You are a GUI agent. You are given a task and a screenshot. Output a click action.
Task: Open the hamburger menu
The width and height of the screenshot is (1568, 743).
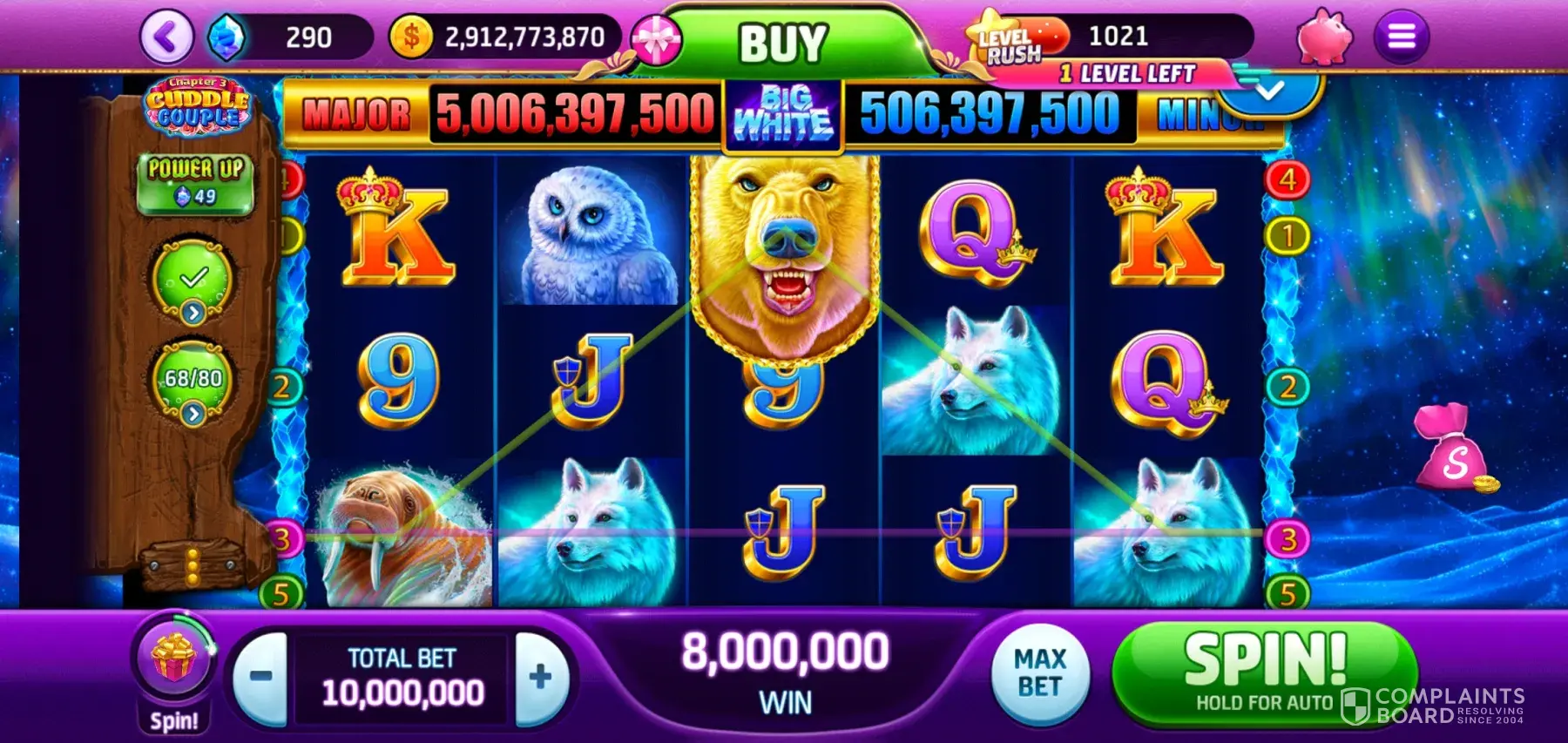pos(1401,37)
